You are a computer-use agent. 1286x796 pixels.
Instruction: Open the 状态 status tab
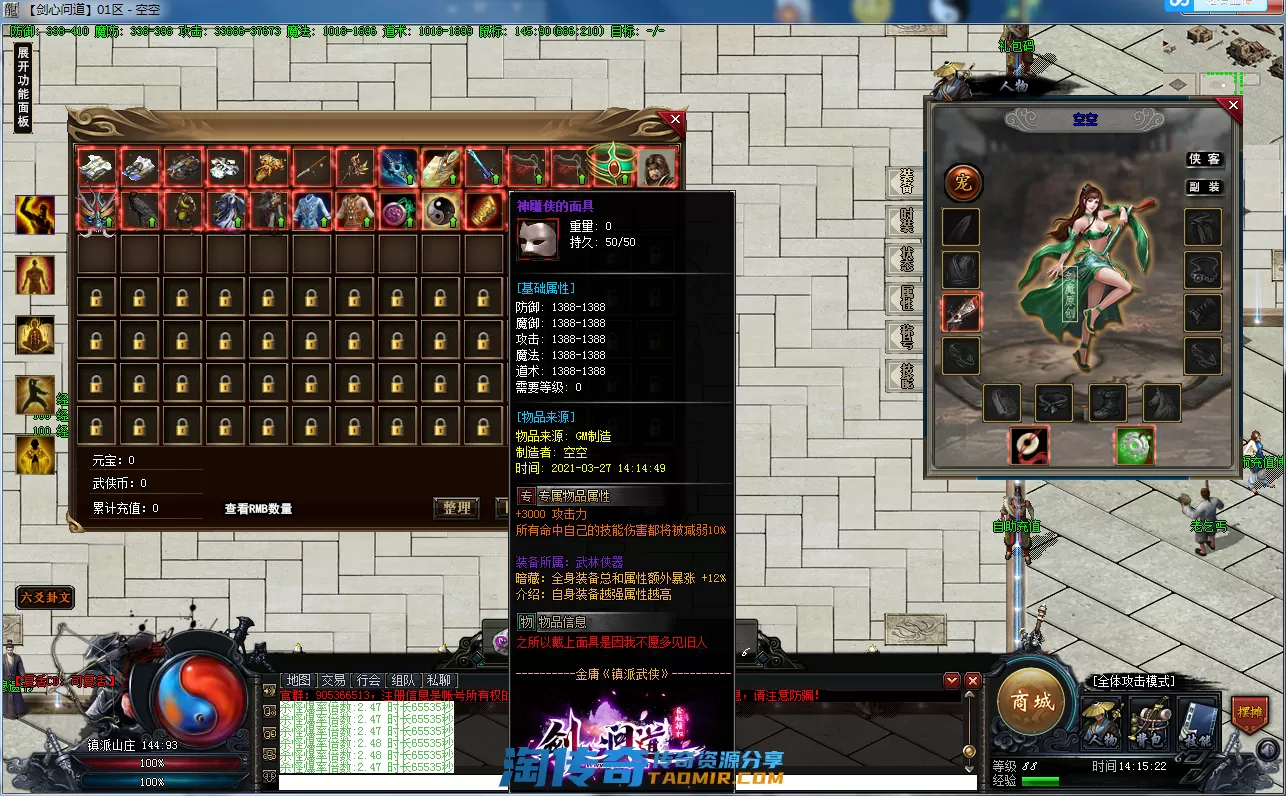click(x=905, y=257)
